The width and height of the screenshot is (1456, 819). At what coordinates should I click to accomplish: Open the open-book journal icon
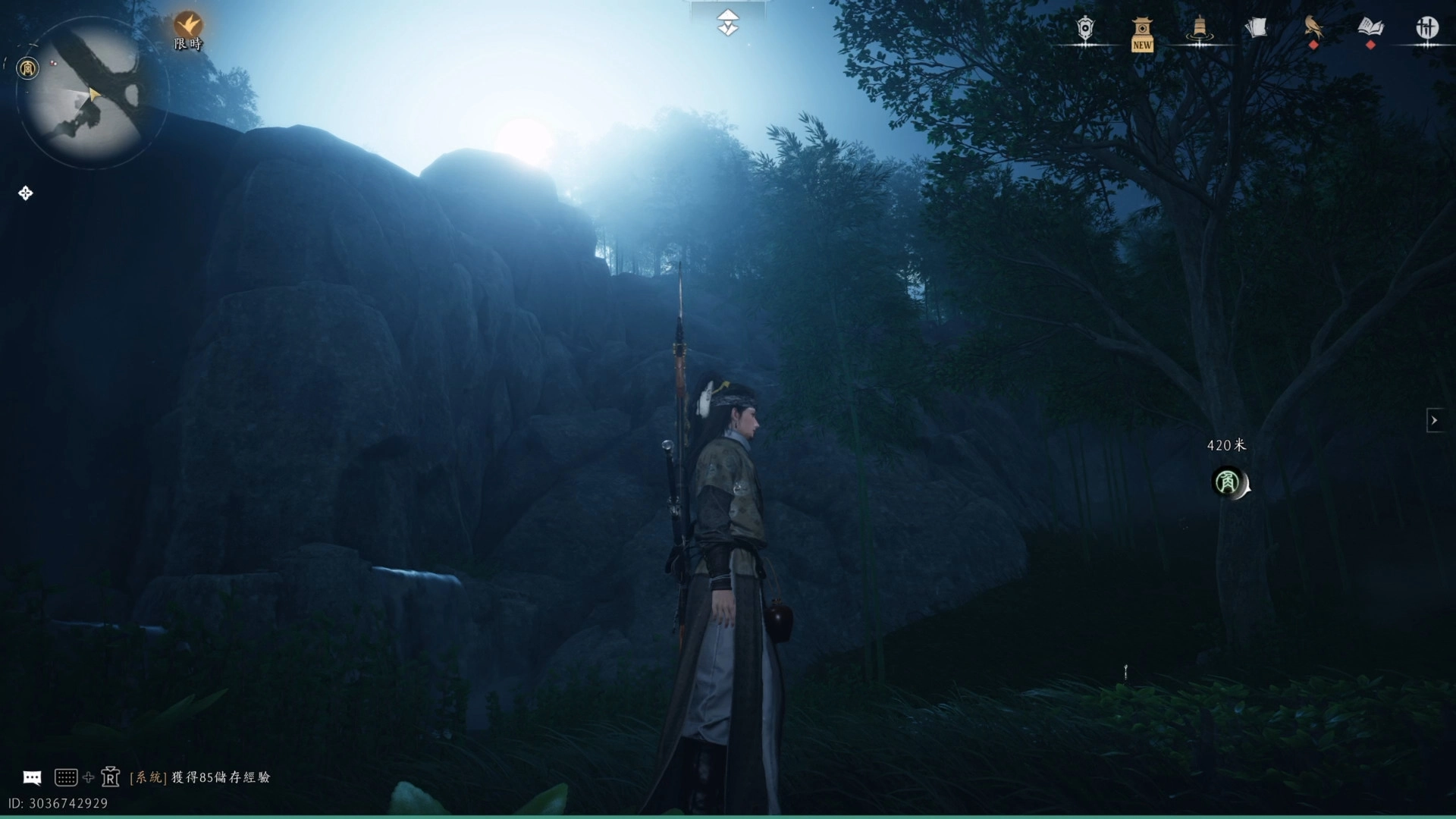click(x=1370, y=28)
